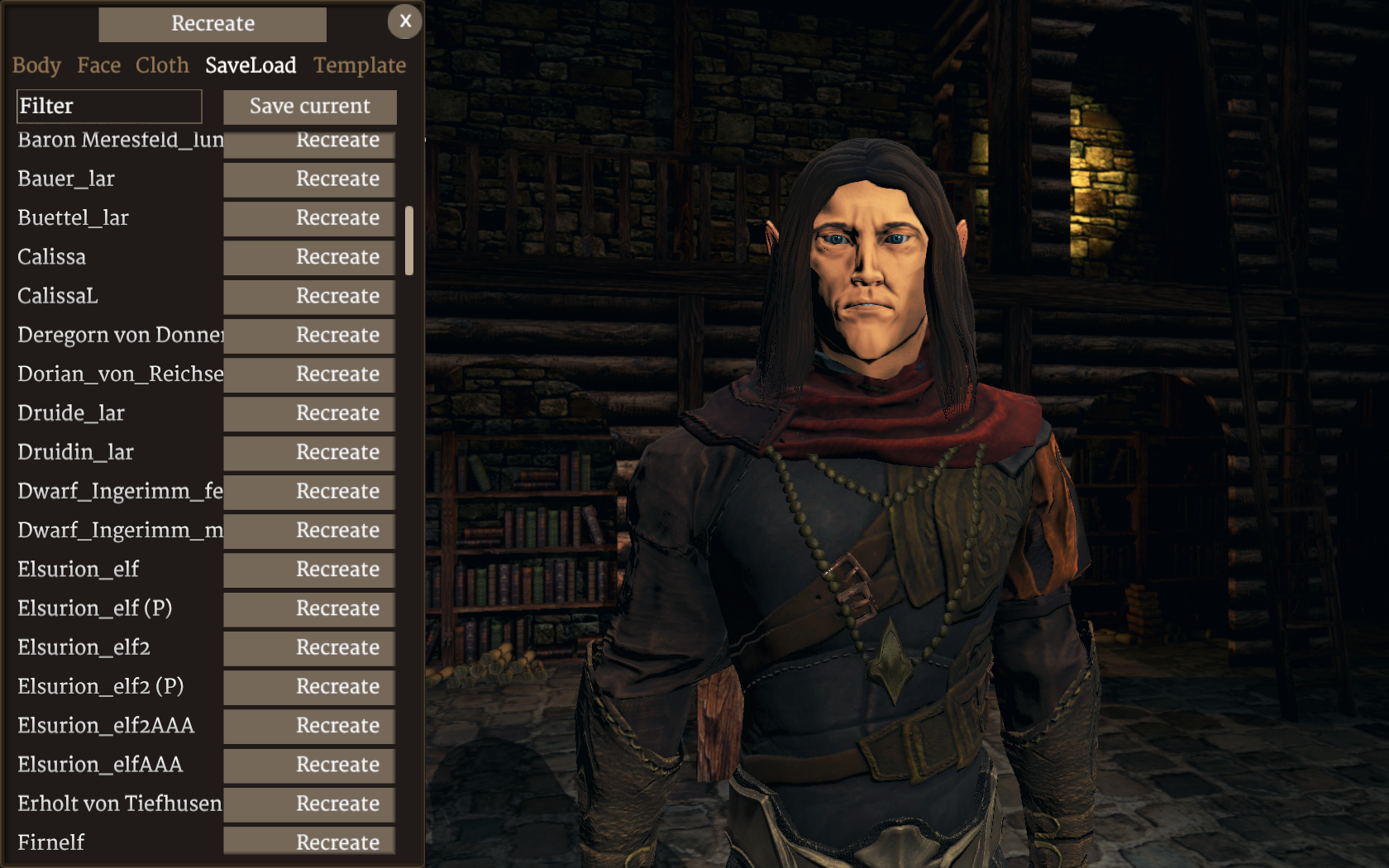Select the Cloth tab
This screenshot has height=868, width=1389.
pos(162,65)
